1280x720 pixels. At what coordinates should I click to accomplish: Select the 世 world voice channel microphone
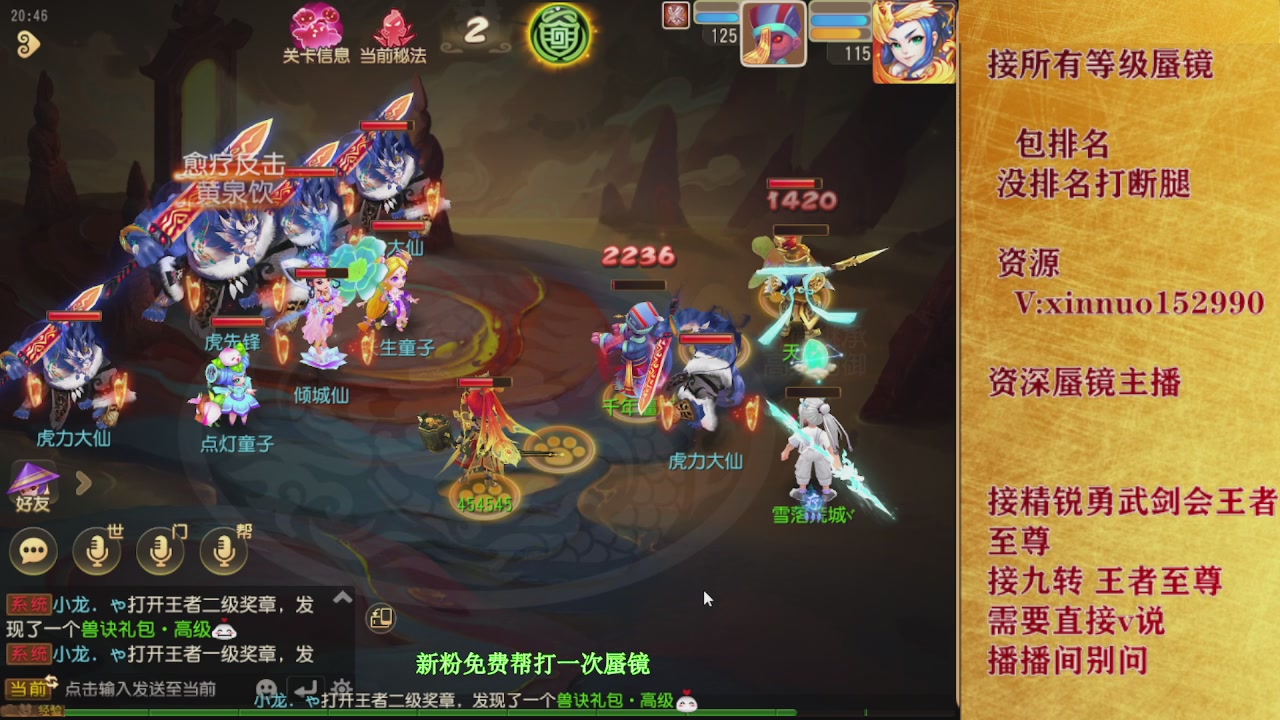[x=97, y=551]
